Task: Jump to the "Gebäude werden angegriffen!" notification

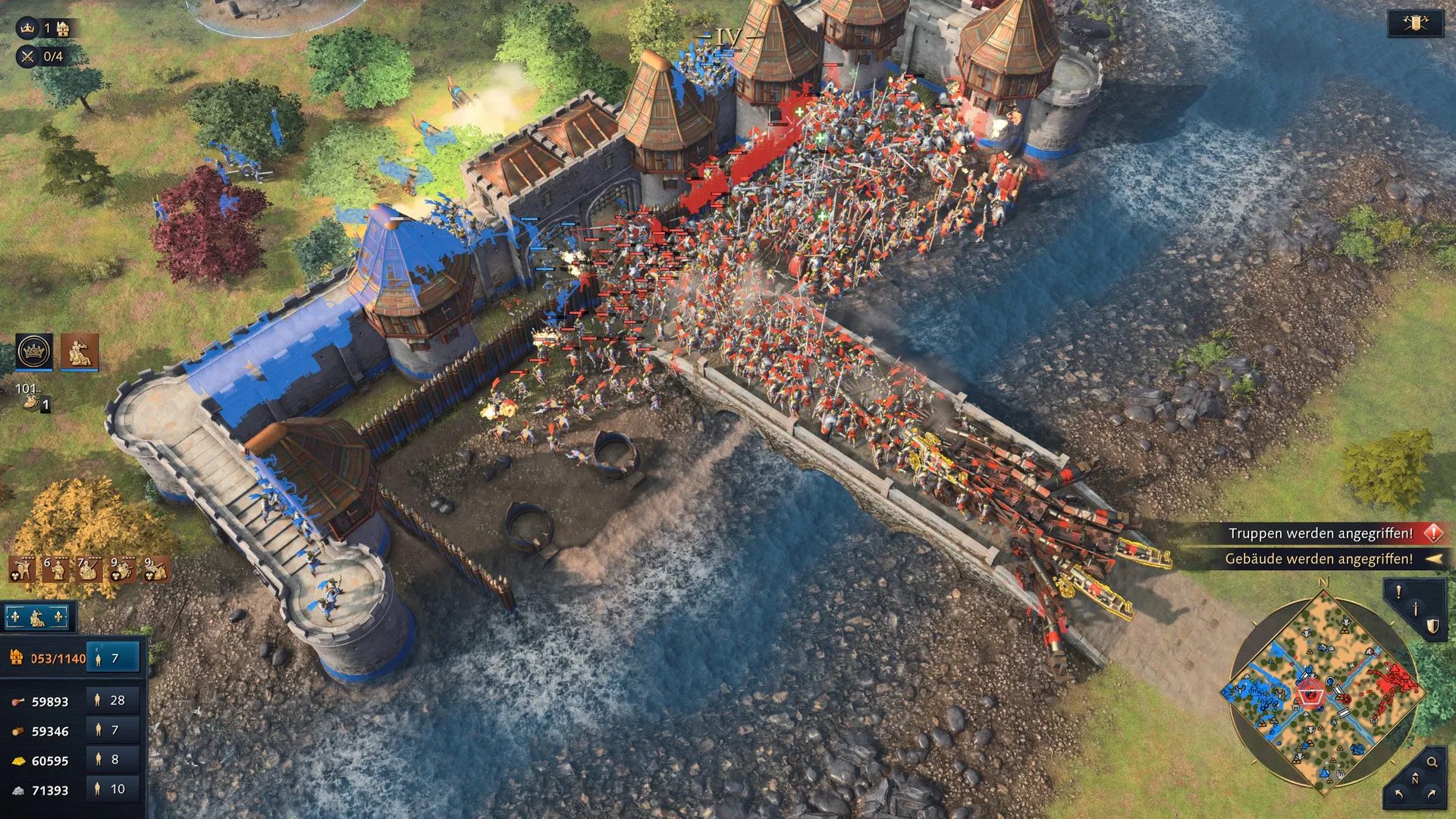Action: [1319, 560]
